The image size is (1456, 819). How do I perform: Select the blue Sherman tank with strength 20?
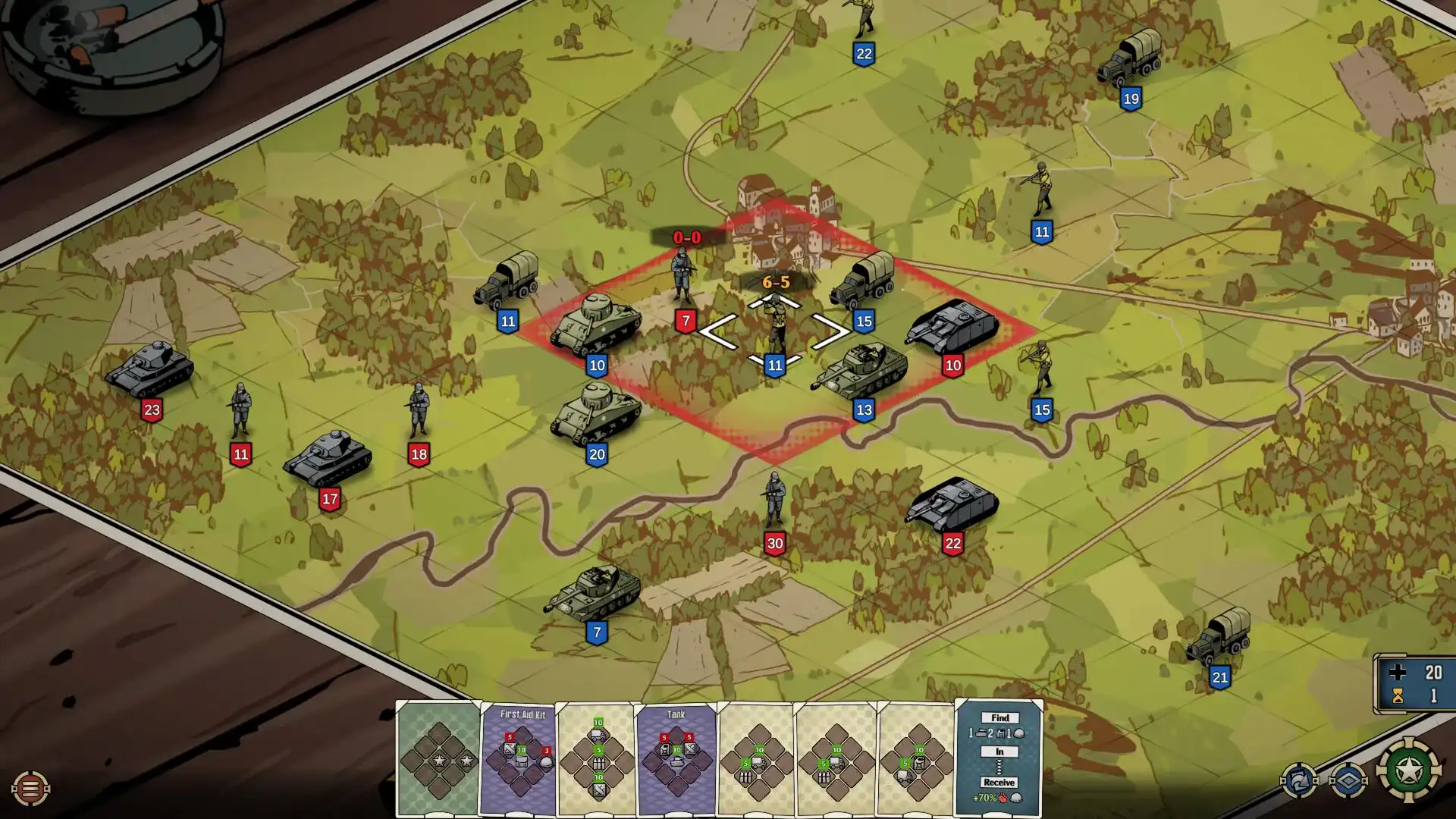pos(597,414)
